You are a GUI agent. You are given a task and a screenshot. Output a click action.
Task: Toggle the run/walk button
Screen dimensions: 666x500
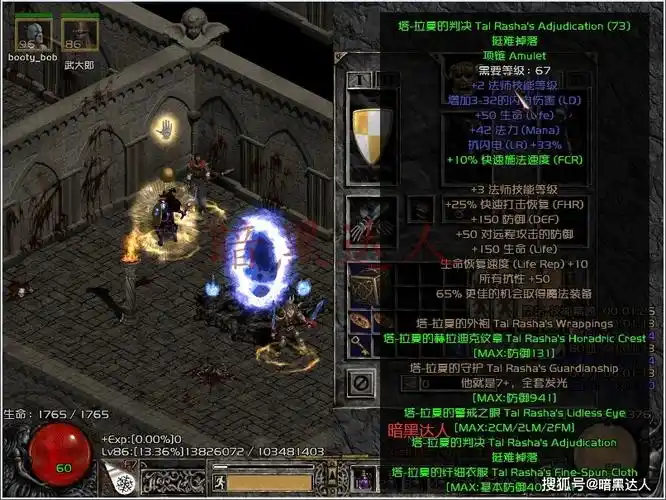(x=222, y=482)
